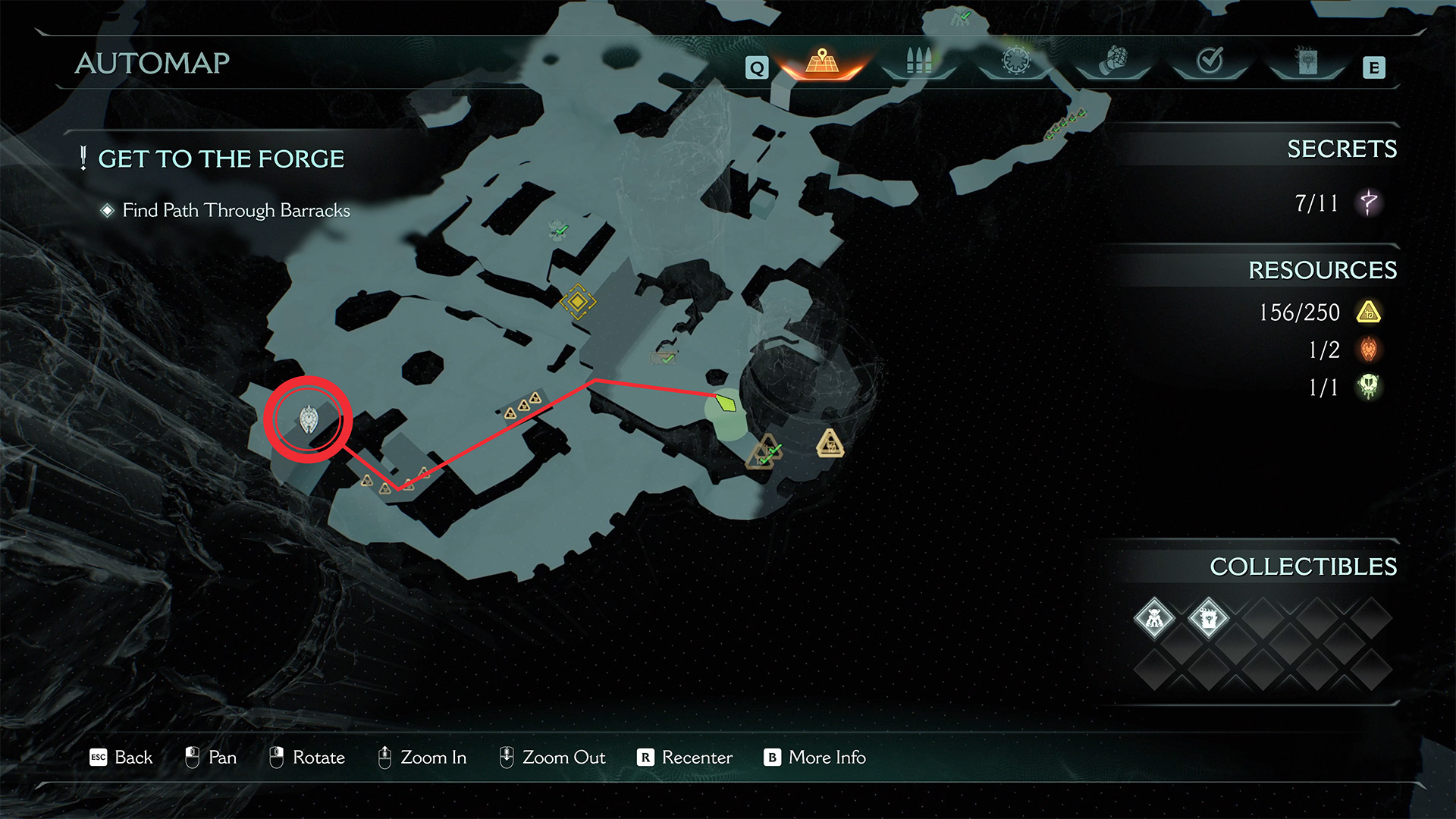Select the highlighted automap tab

822,61
